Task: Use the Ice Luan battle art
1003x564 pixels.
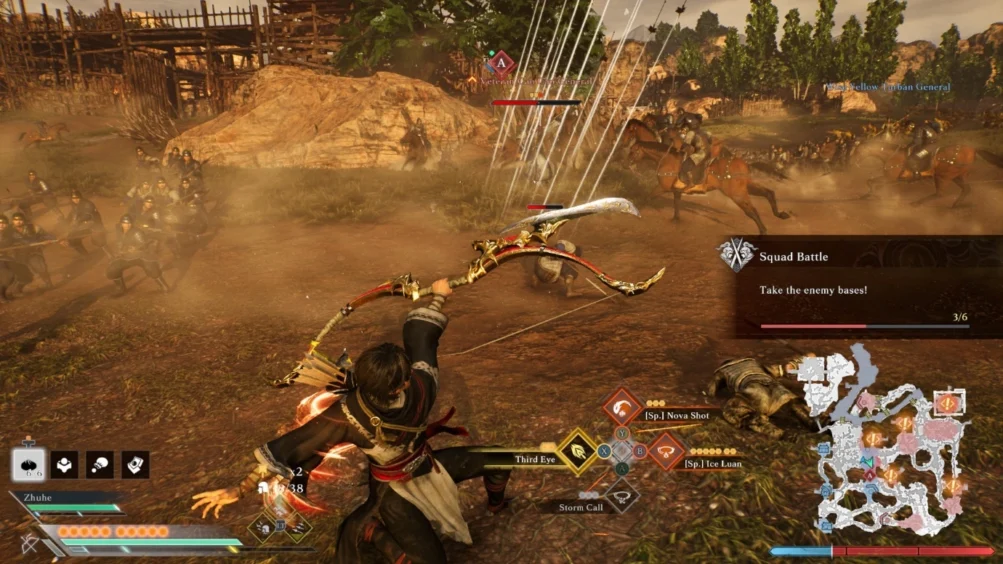Action: (x=666, y=451)
